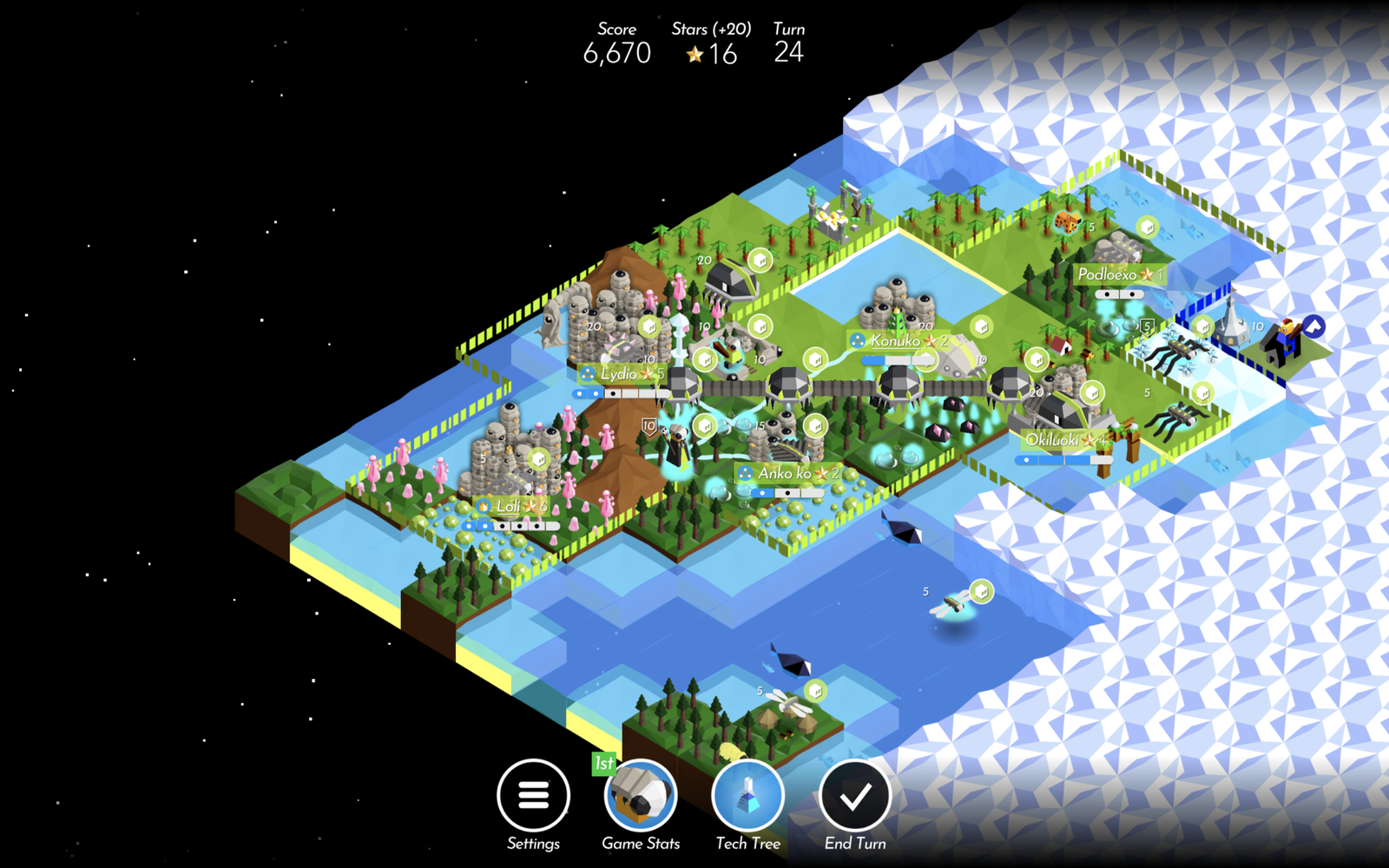Open the Game Stats panel

[641, 795]
